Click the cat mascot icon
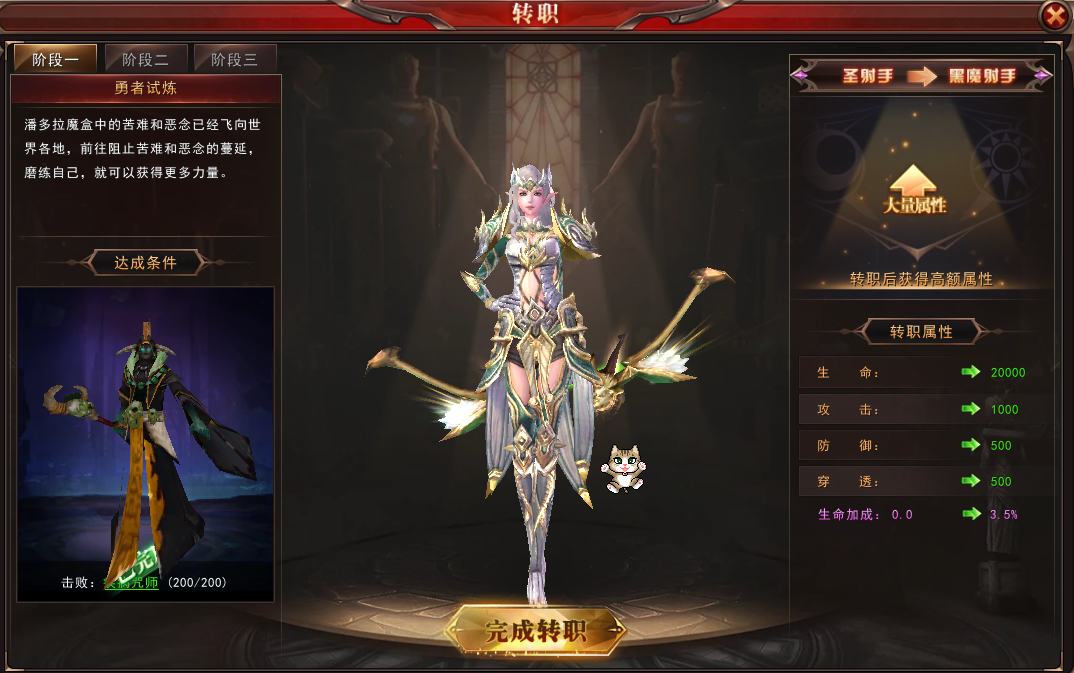The height and width of the screenshot is (673, 1074). click(623, 468)
